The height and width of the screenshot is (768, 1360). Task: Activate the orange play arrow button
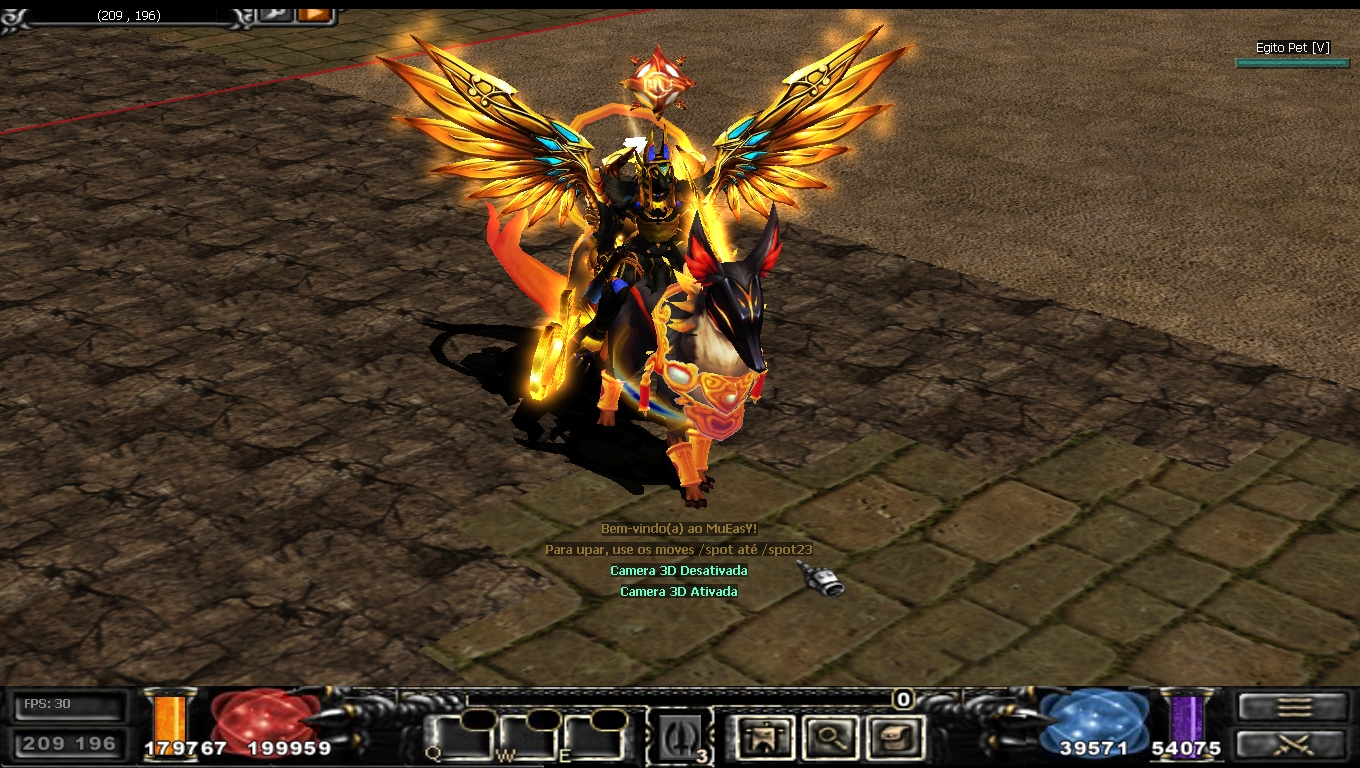[x=314, y=14]
